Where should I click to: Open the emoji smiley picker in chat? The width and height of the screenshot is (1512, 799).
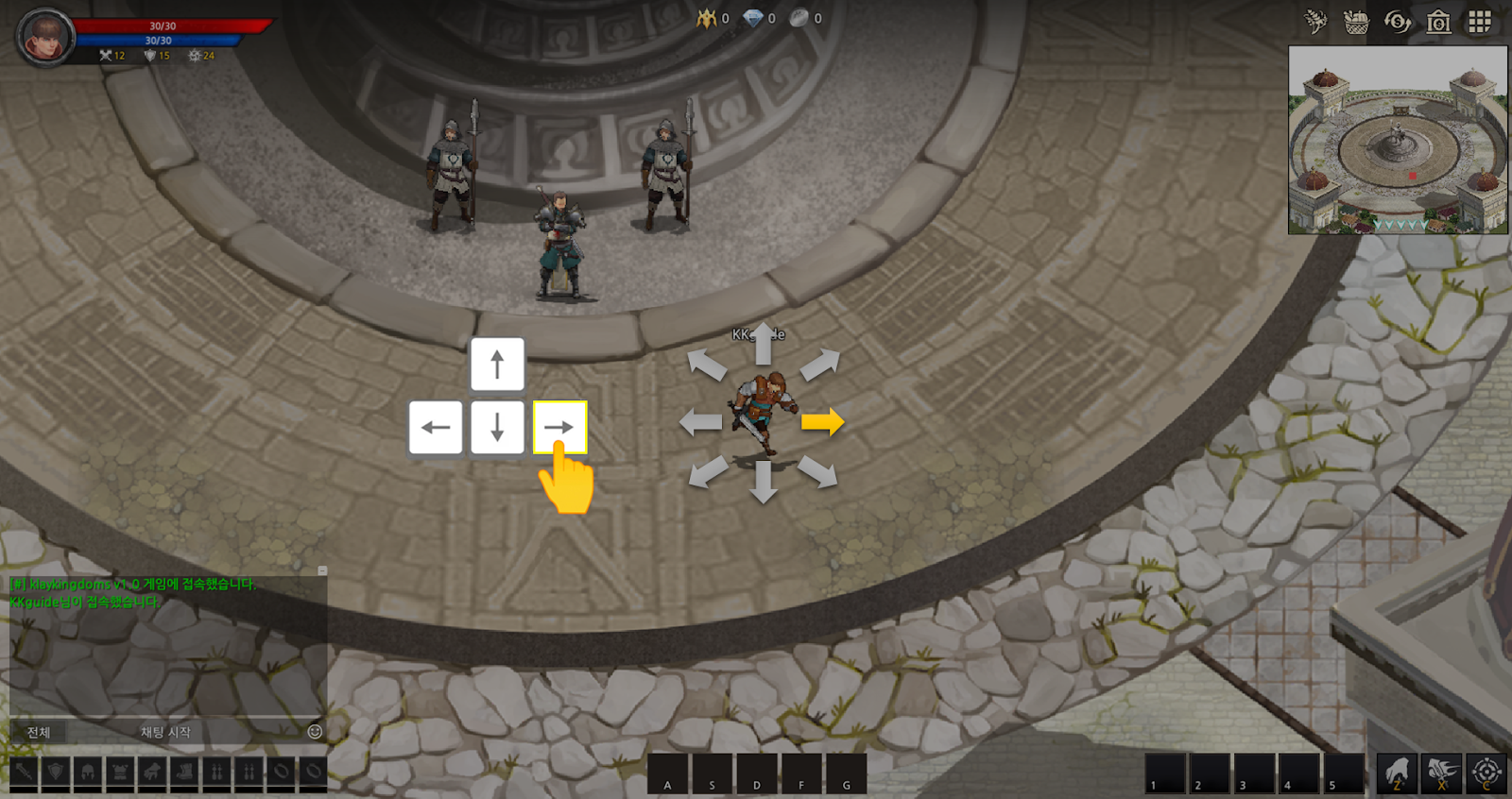(315, 732)
